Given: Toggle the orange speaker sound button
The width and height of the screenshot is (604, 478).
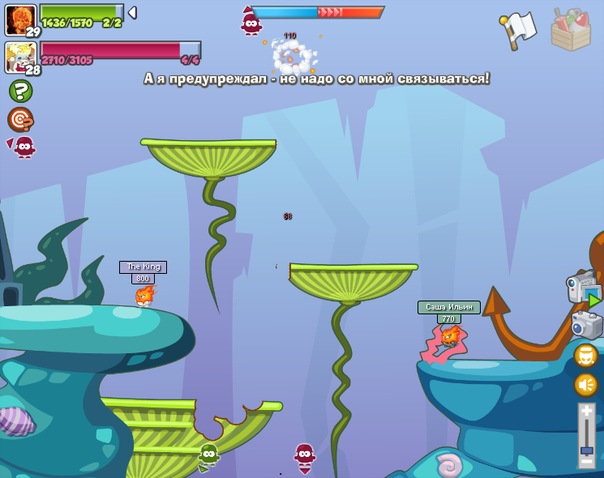Looking at the screenshot, I should click(x=586, y=384).
